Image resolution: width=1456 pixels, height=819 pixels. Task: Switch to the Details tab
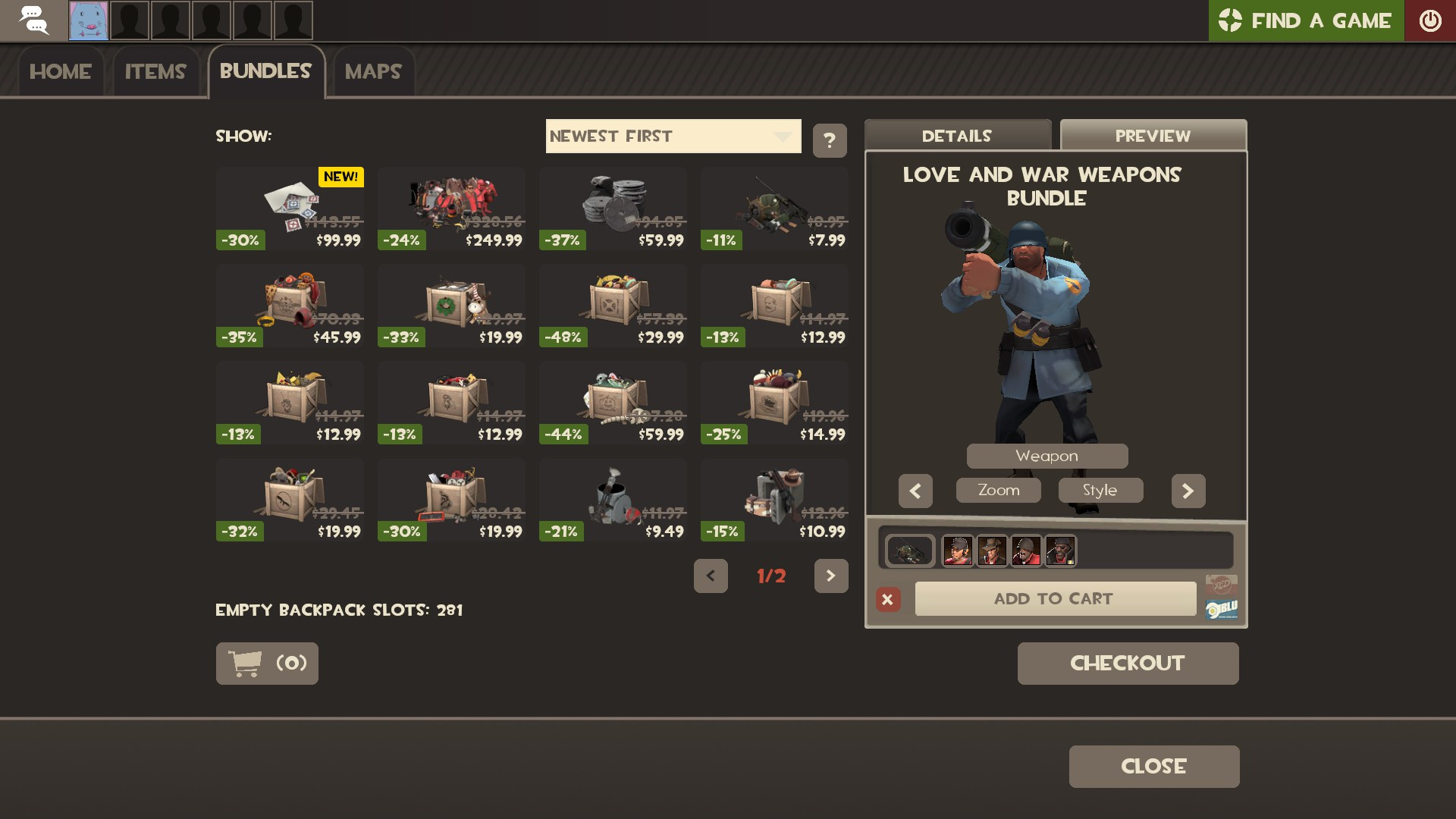click(x=956, y=136)
